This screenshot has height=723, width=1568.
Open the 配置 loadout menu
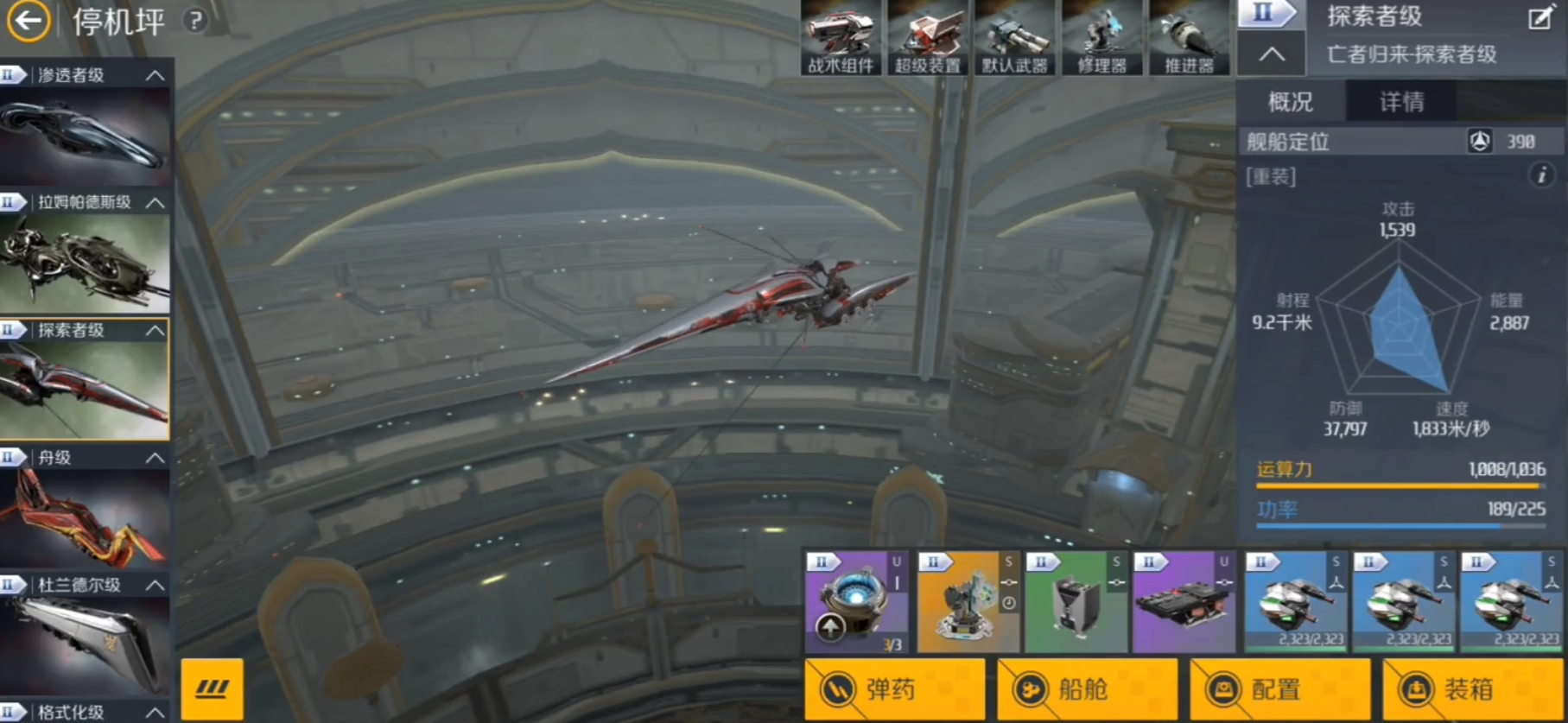coord(1279,689)
